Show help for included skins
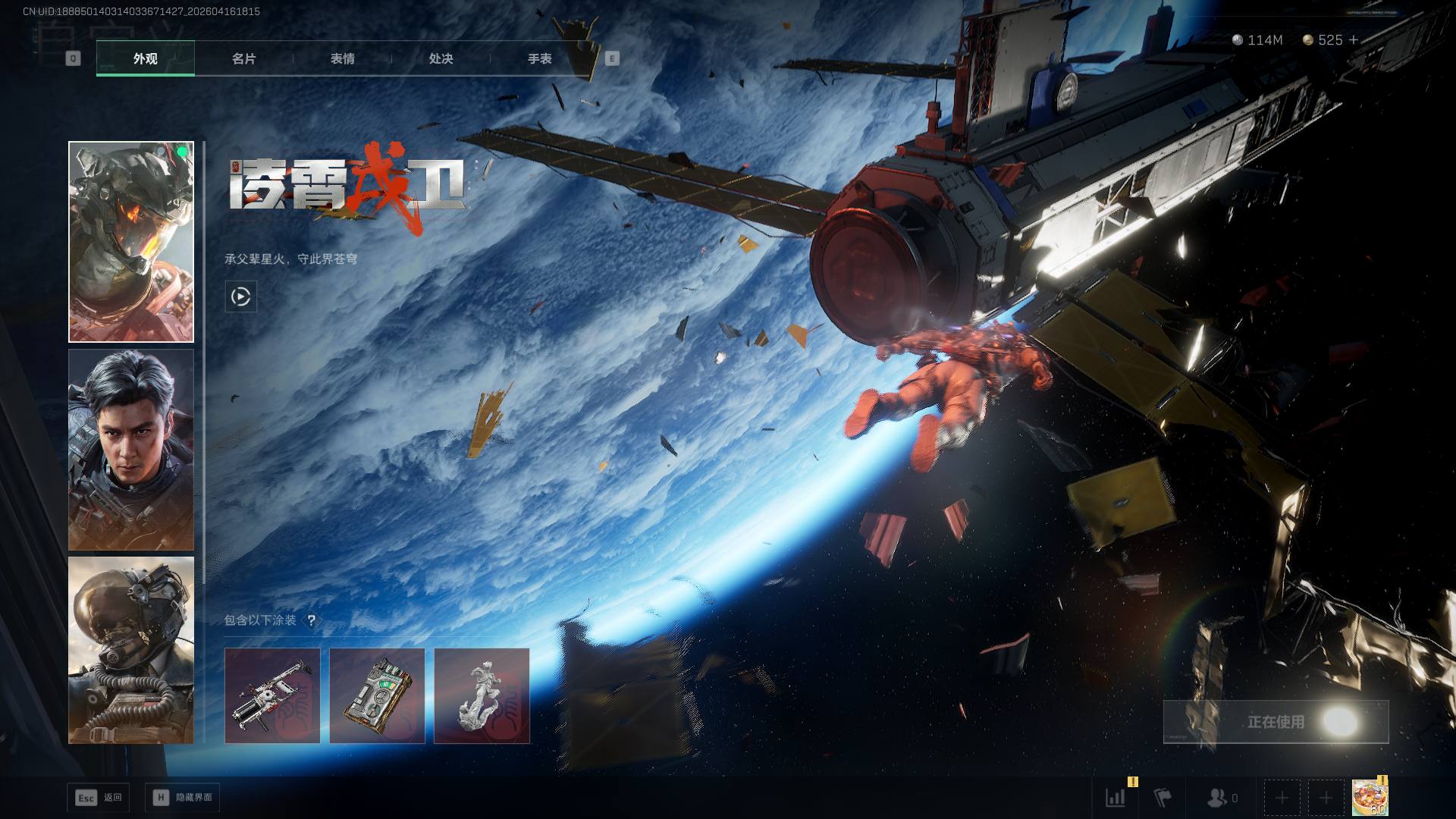Screen dimensions: 1456x819 tap(311, 620)
